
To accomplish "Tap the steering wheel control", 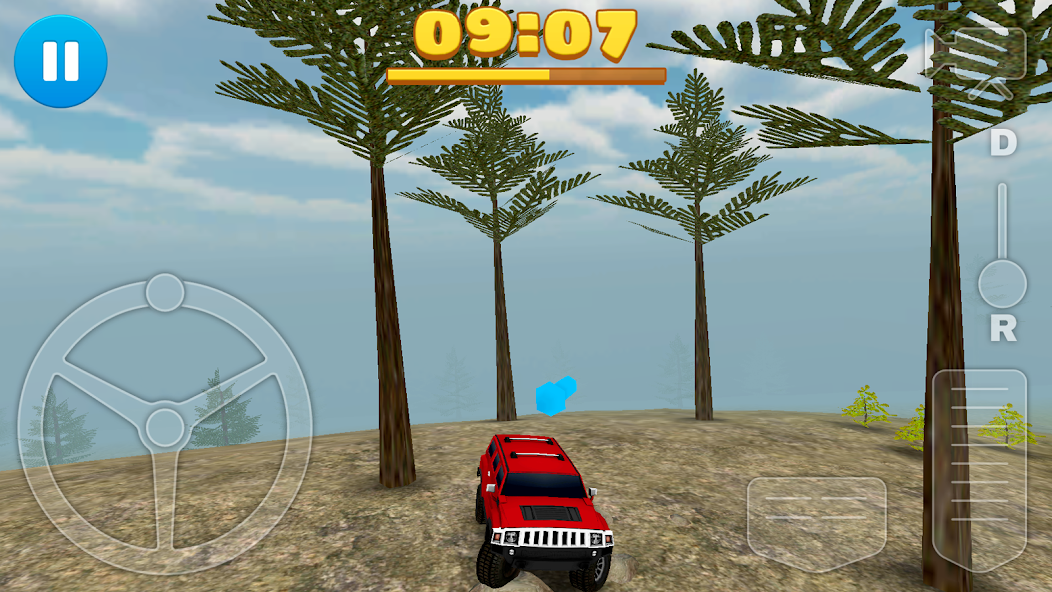I will (164, 426).
